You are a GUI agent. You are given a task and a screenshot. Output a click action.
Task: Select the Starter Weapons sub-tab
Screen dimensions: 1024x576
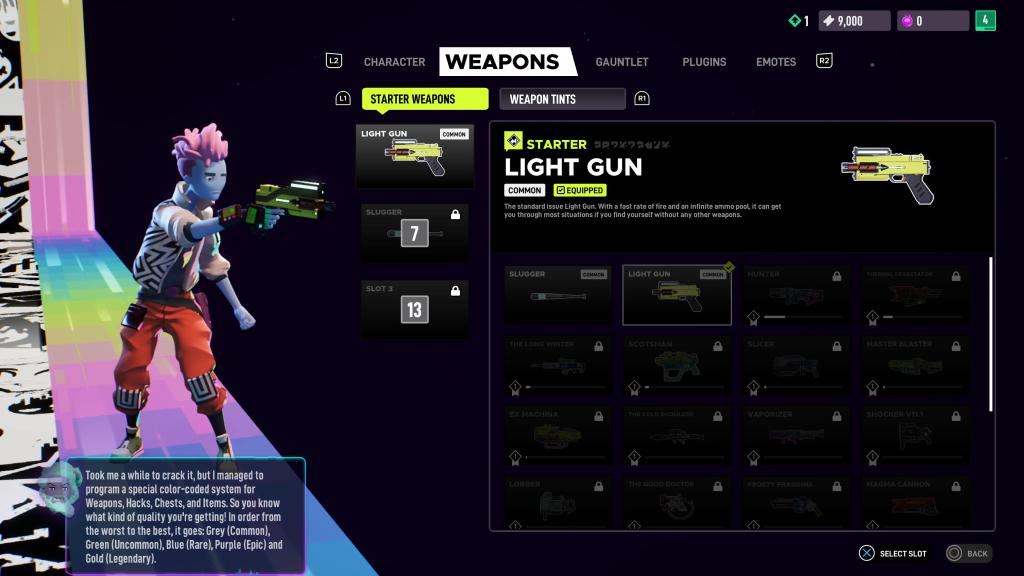(x=412, y=99)
